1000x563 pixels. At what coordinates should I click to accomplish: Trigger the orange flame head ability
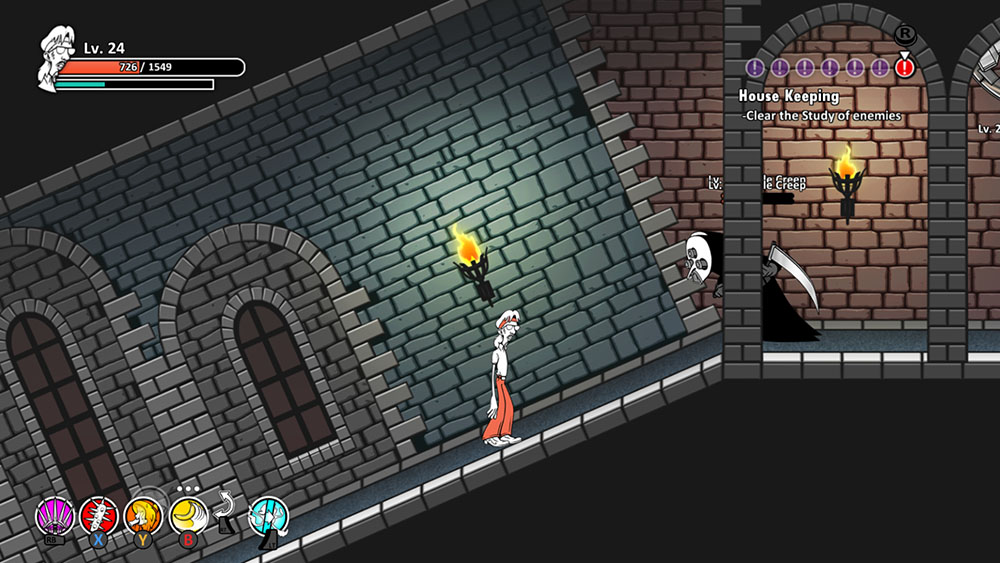pos(143,516)
